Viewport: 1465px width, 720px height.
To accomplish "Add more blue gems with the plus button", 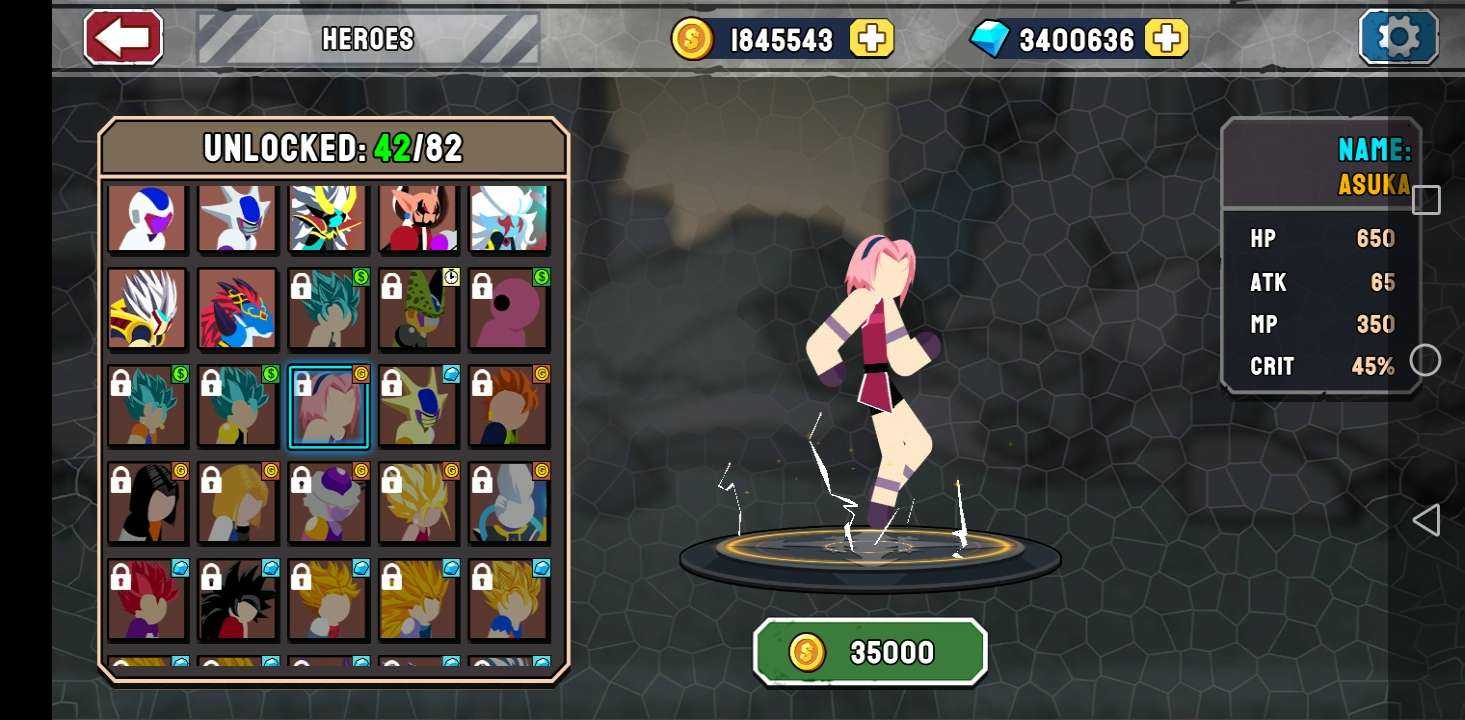I will pos(1166,39).
